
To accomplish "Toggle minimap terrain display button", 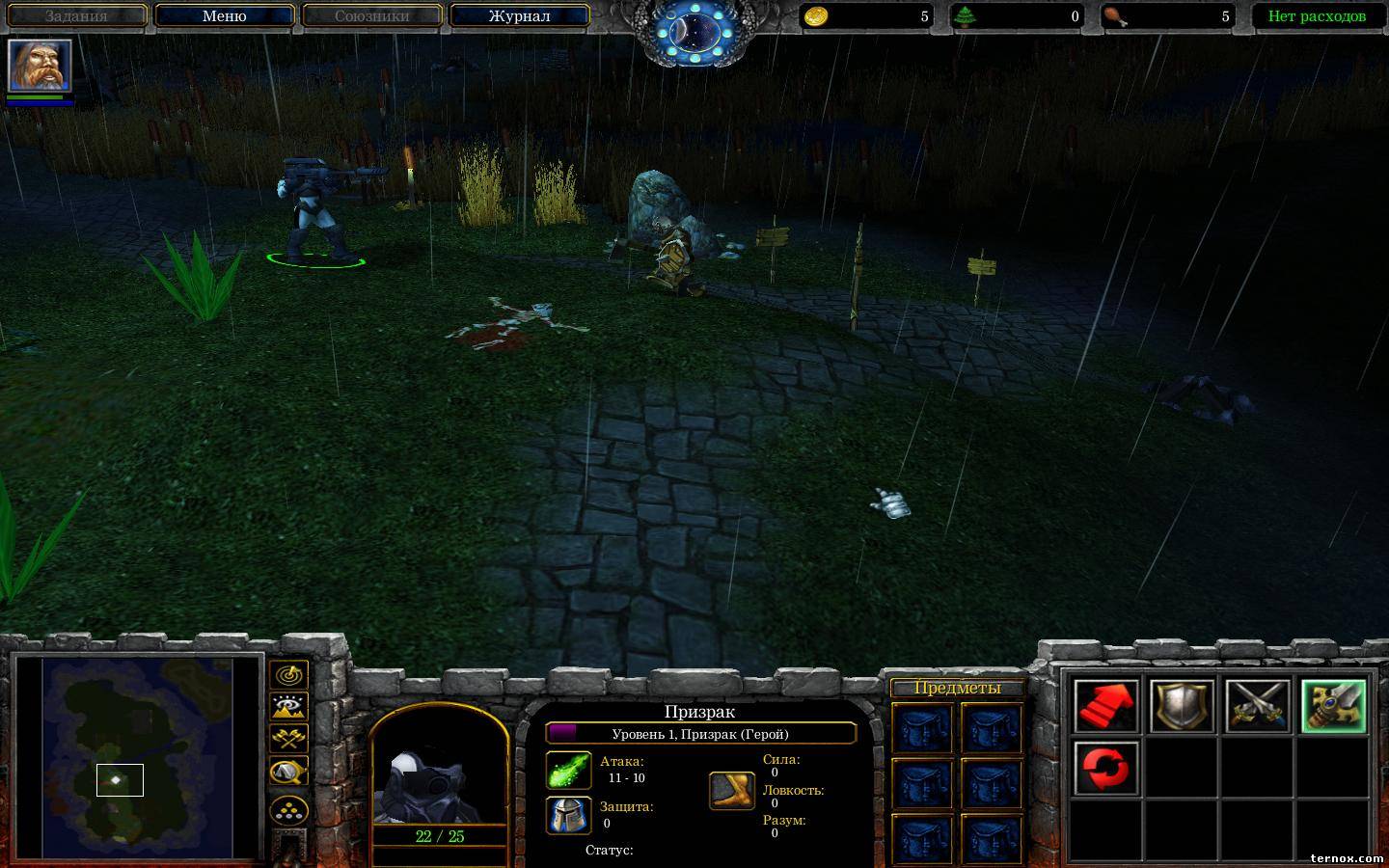I will 288,707.
